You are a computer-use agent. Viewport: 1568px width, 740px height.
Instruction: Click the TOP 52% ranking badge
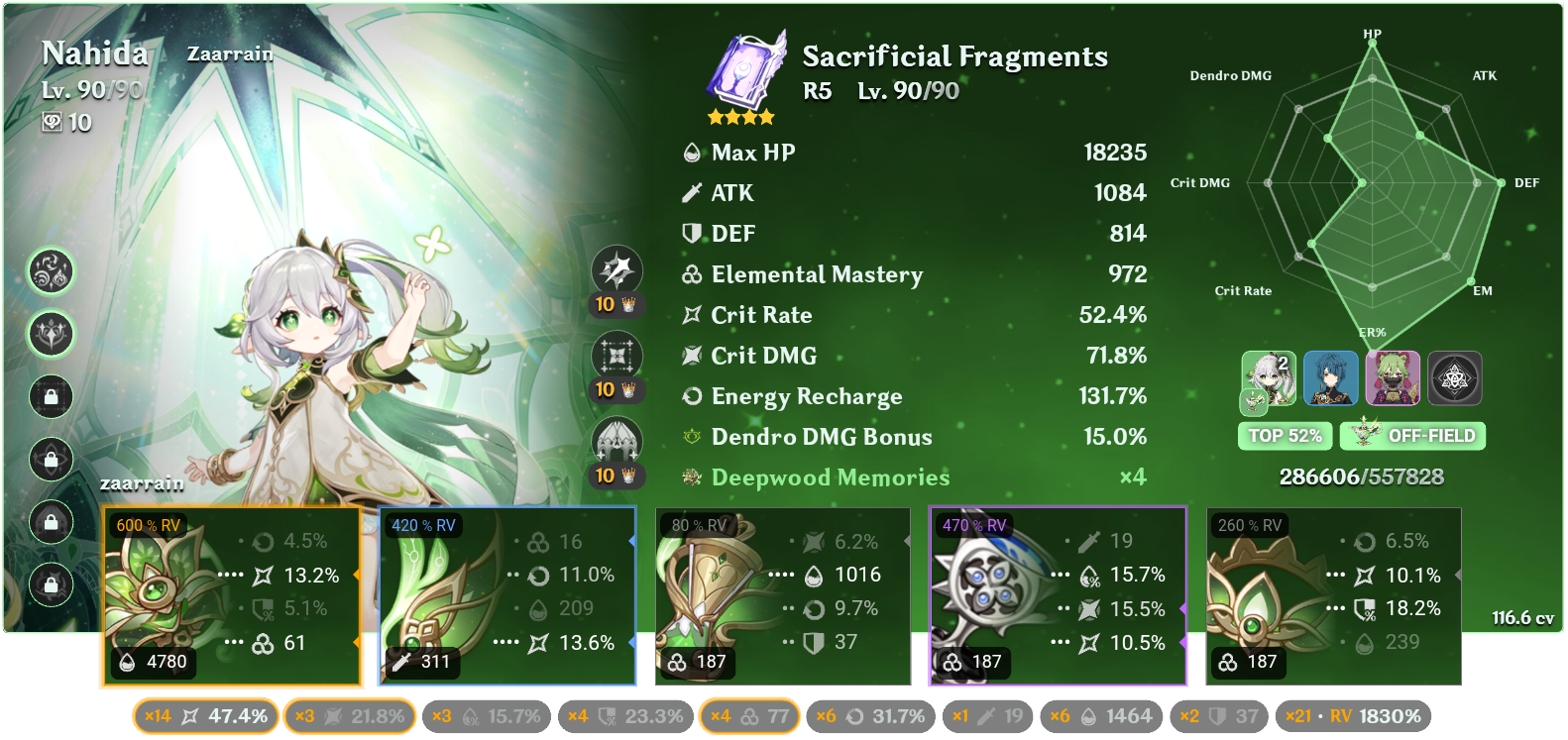[x=1285, y=435]
